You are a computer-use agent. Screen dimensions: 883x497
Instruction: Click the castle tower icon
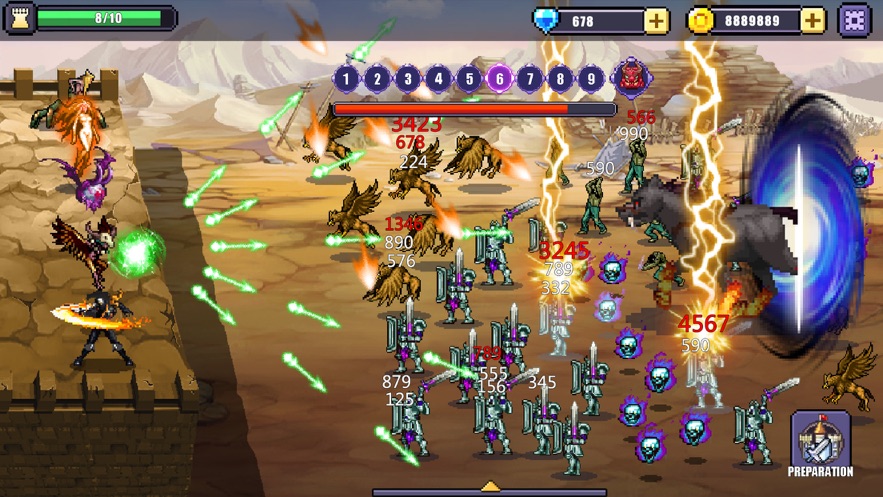click(x=19, y=18)
